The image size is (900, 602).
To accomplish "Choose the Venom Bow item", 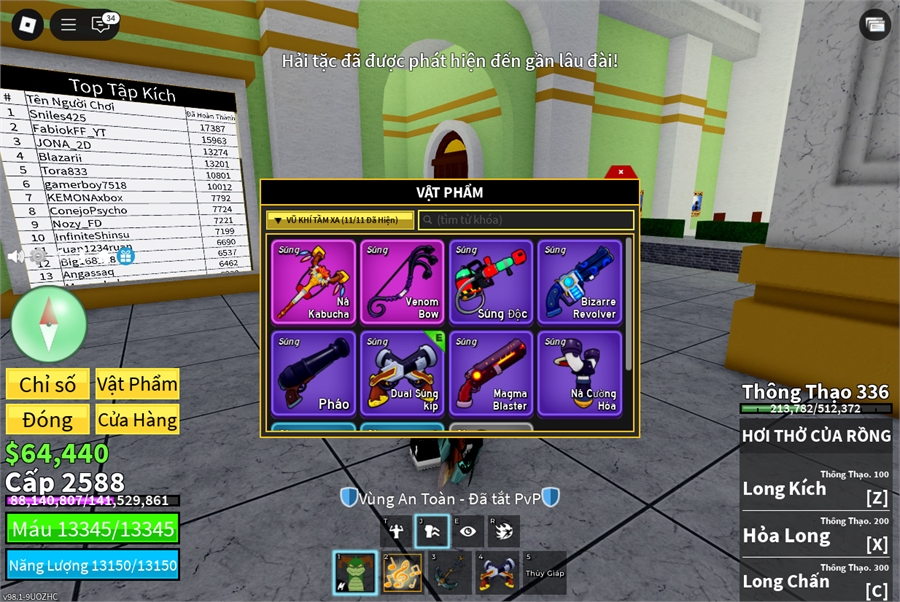I will (x=403, y=281).
